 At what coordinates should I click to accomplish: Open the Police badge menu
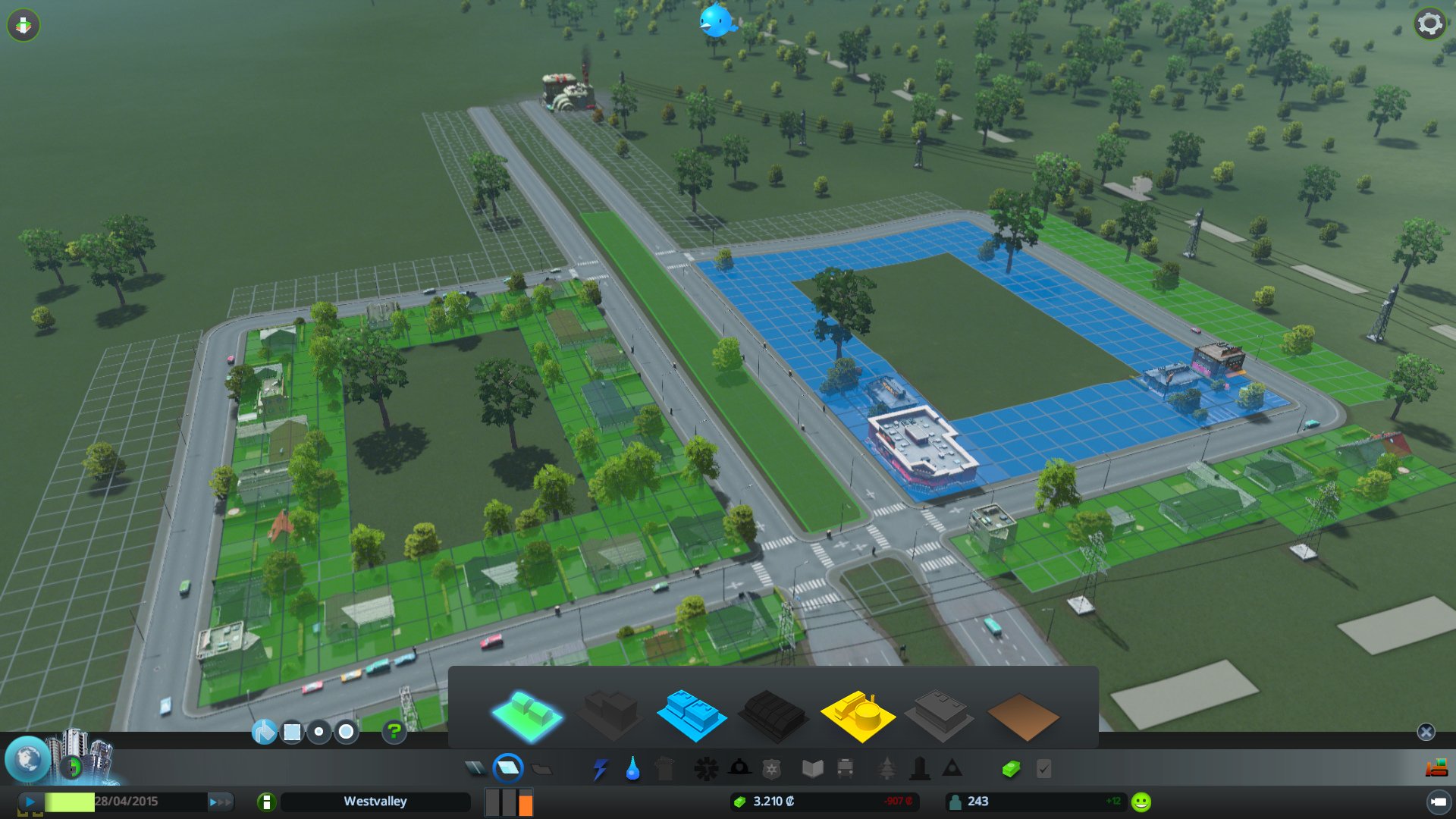click(772, 768)
